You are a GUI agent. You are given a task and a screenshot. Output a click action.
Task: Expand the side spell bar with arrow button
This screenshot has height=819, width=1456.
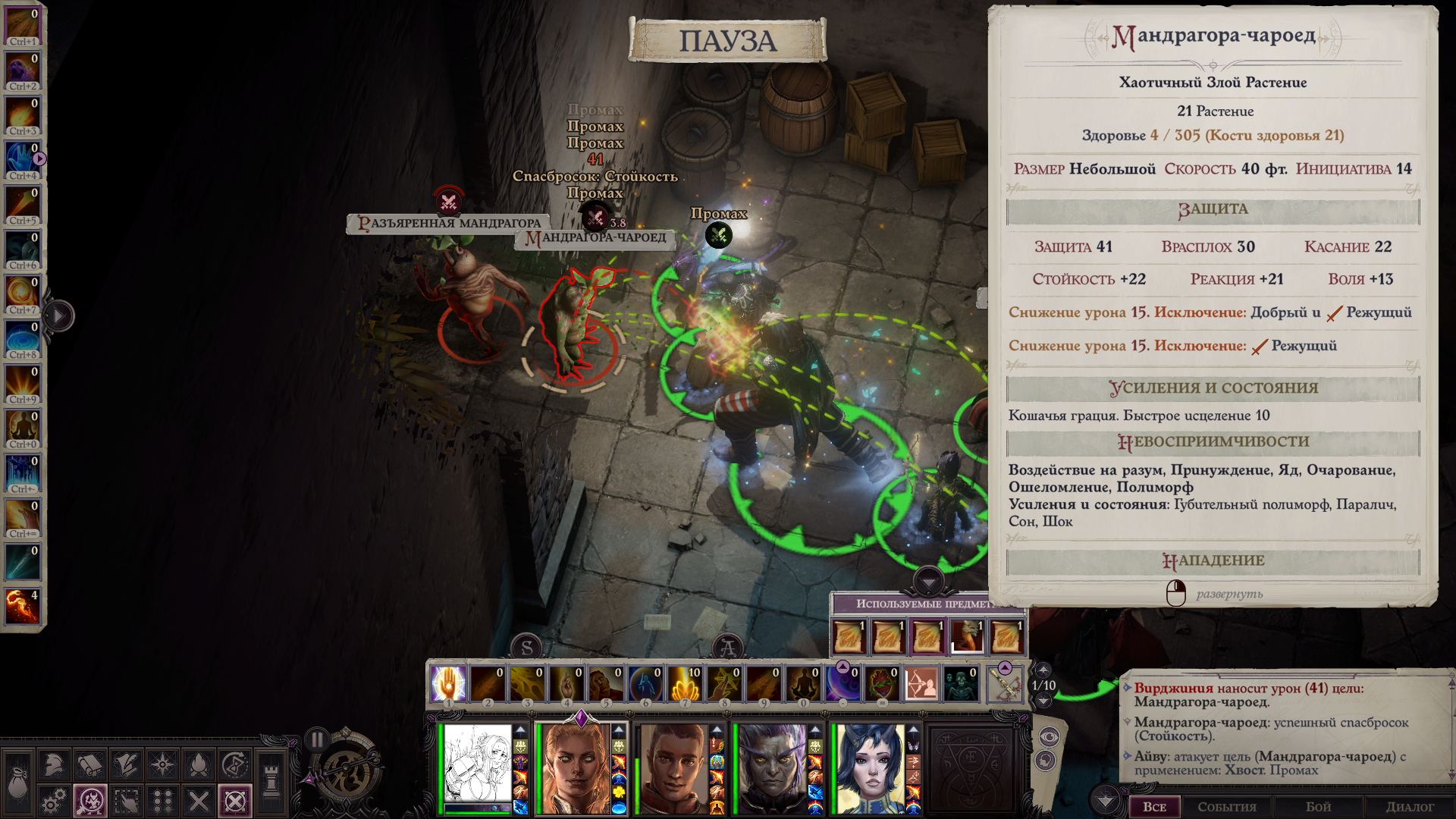tap(59, 316)
